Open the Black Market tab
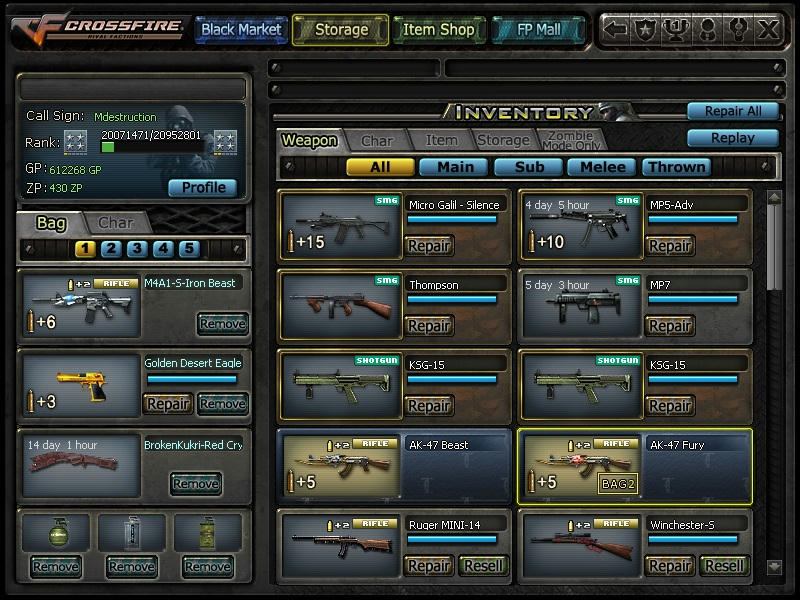 coord(241,30)
